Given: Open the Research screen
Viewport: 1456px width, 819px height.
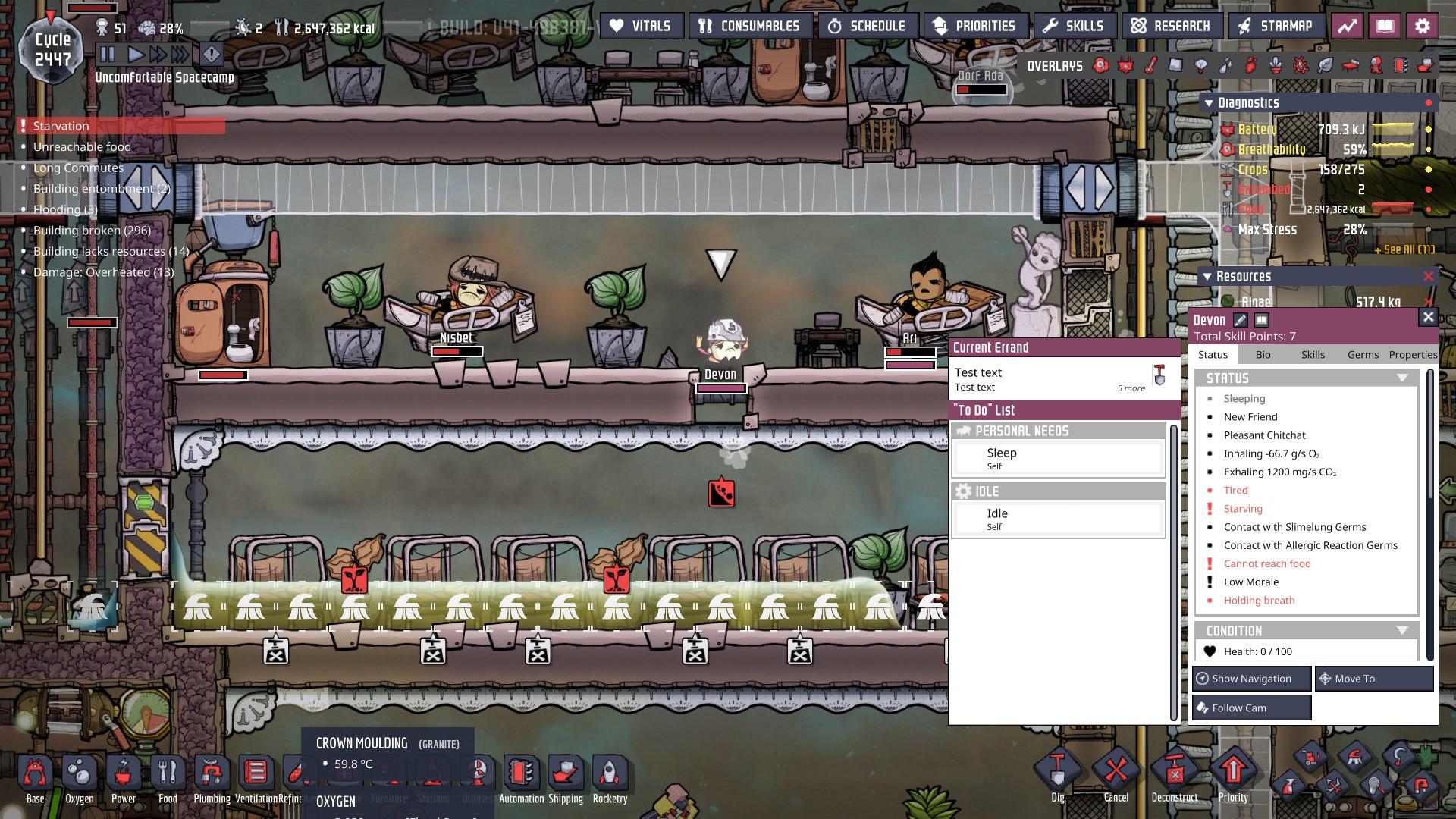Looking at the screenshot, I should [x=1172, y=25].
